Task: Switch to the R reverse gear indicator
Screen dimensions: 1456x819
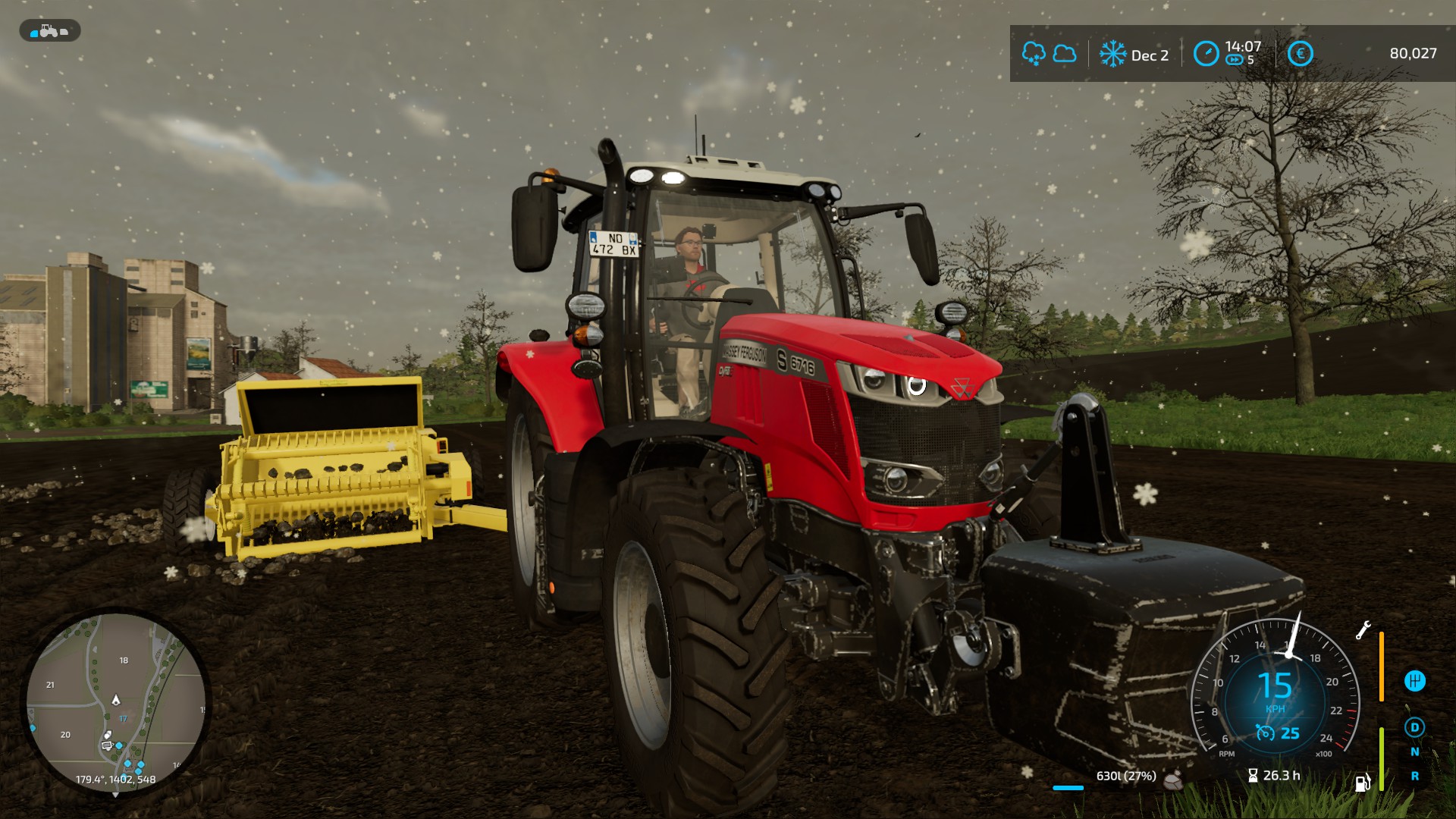Action: coord(1414,777)
